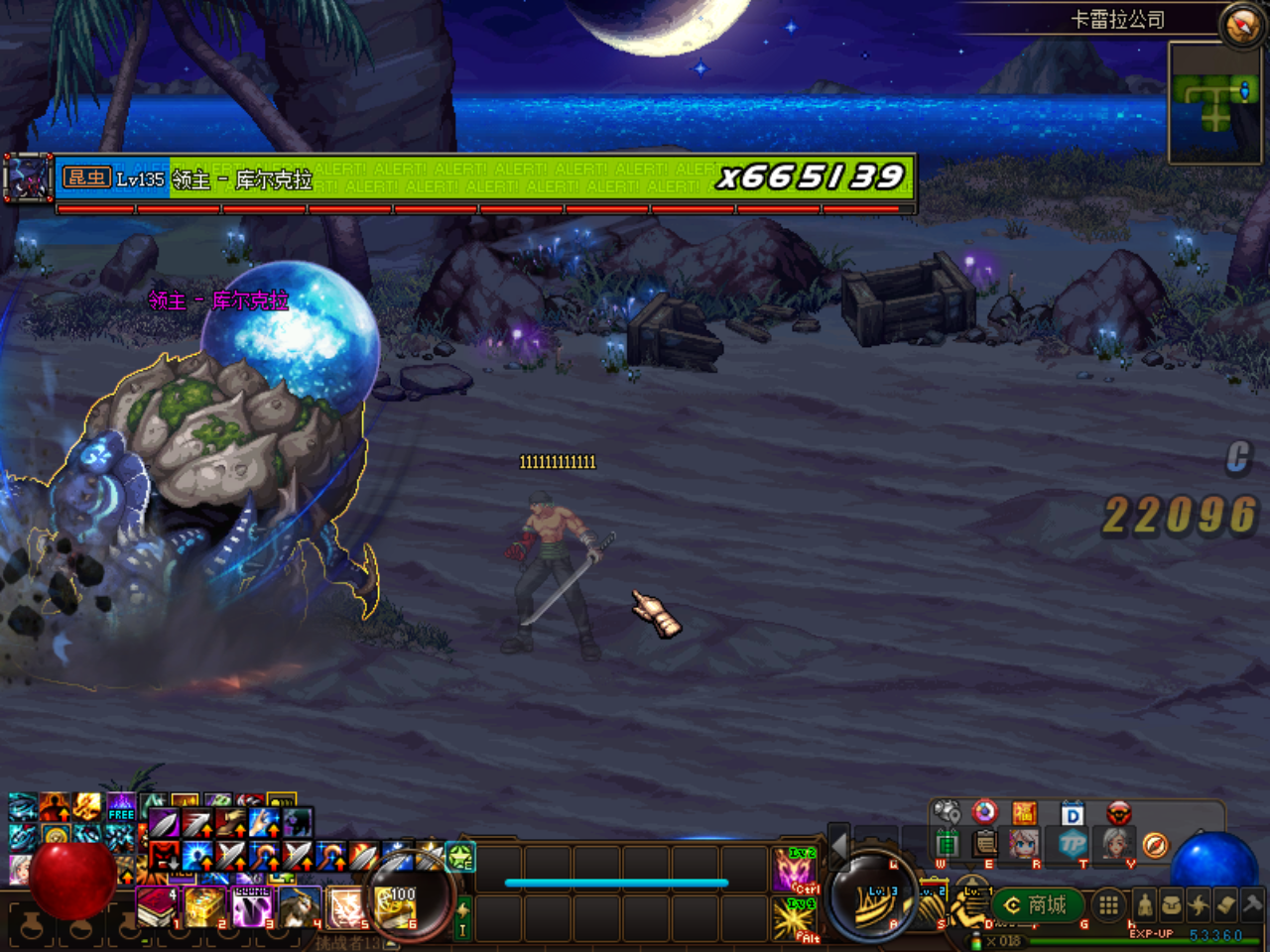Open the green calendar icon above the W key

point(948,843)
